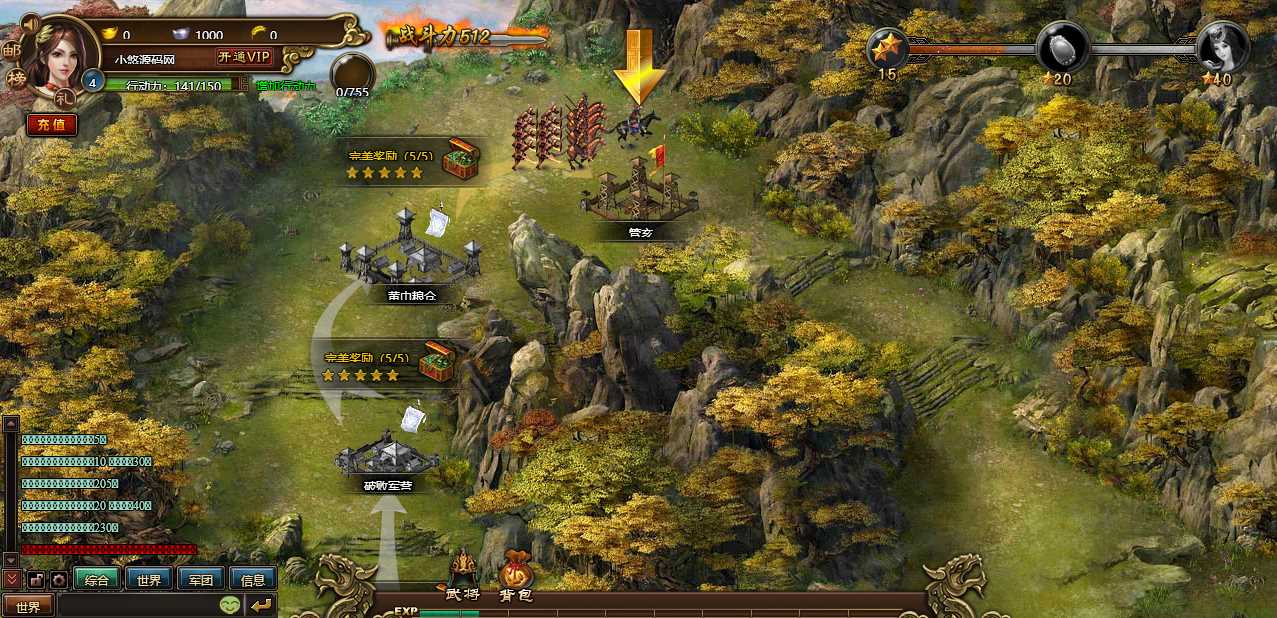Open the chat gear settings icon

click(x=59, y=579)
